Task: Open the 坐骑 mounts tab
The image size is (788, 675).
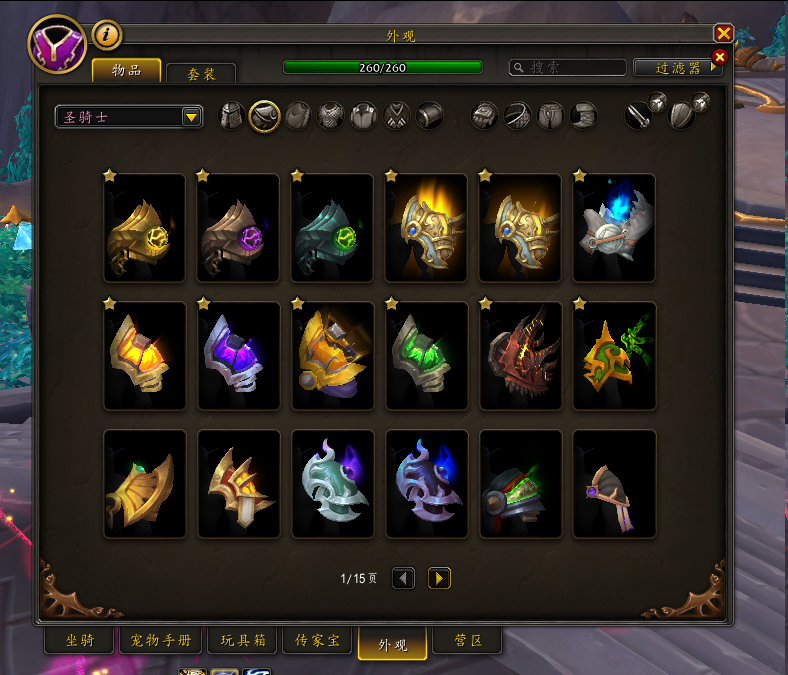Action: pos(79,640)
